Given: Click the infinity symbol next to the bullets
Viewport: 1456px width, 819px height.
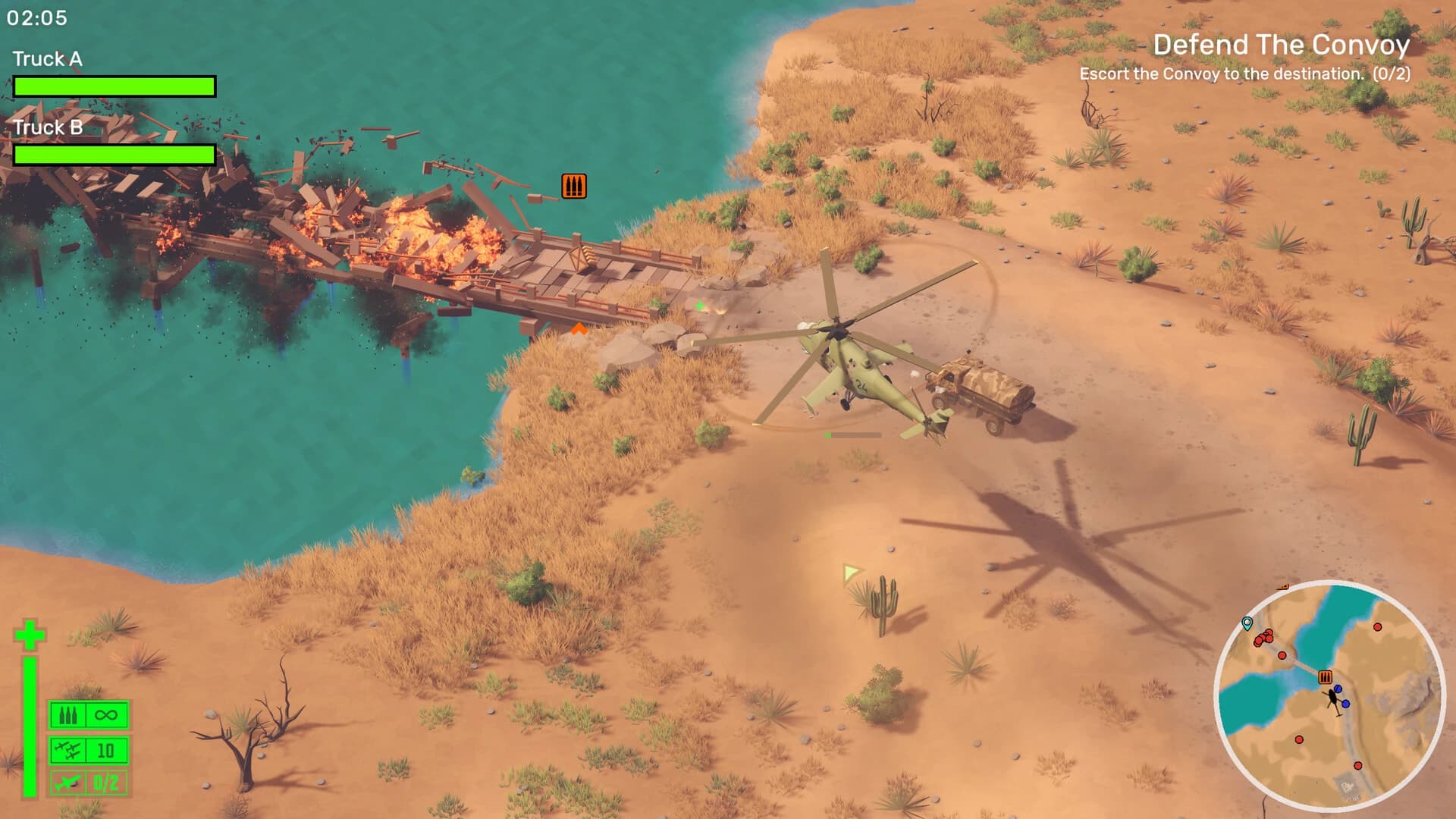Looking at the screenshot, I should pyautogui.click(x=105, y=714).
